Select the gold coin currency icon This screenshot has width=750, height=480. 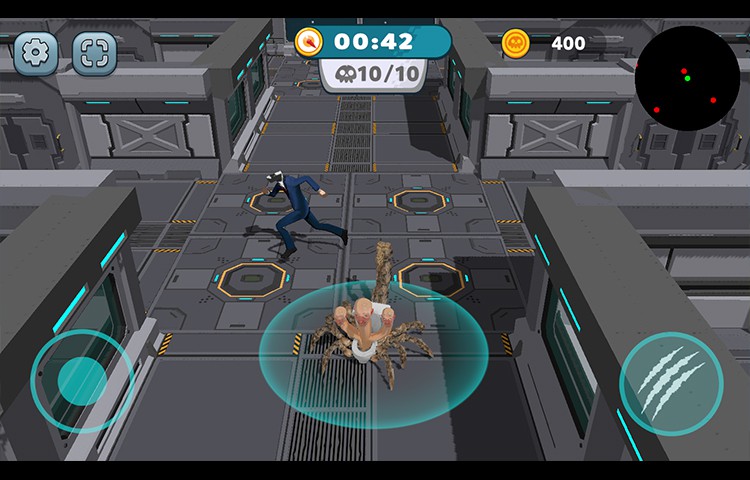point(515,42)
